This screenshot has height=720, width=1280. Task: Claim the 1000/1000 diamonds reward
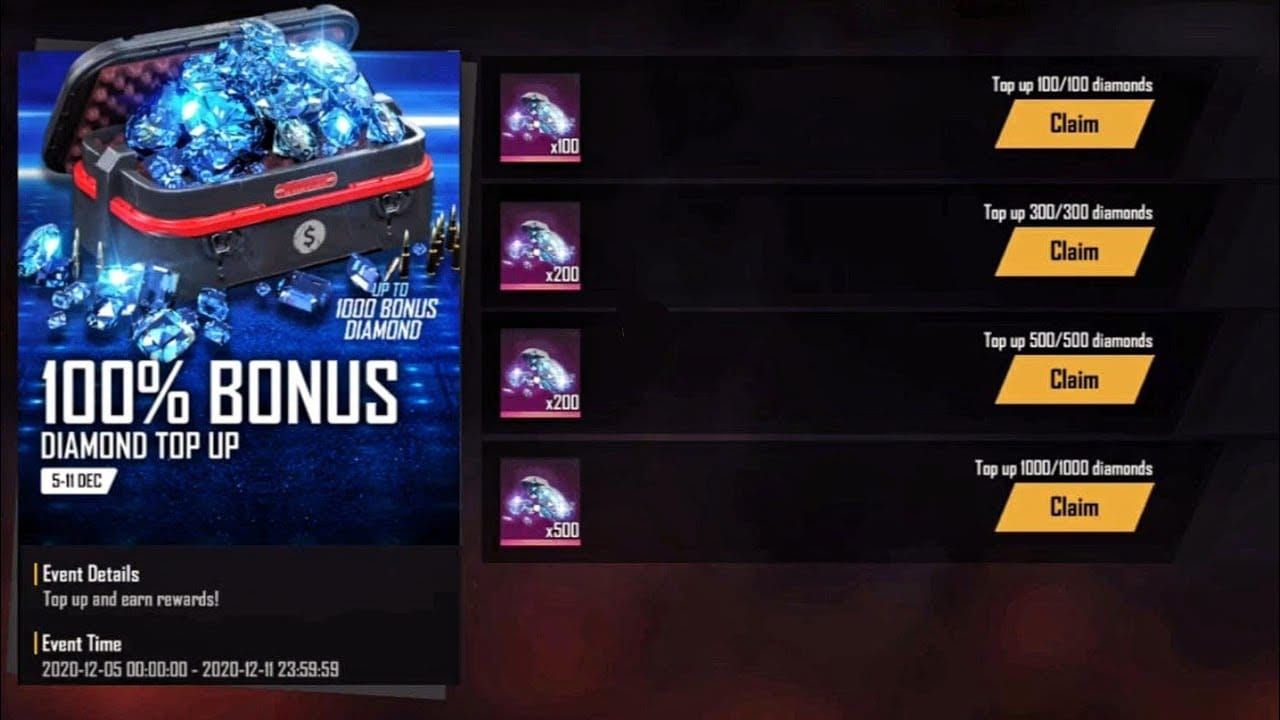(1072, 508)
